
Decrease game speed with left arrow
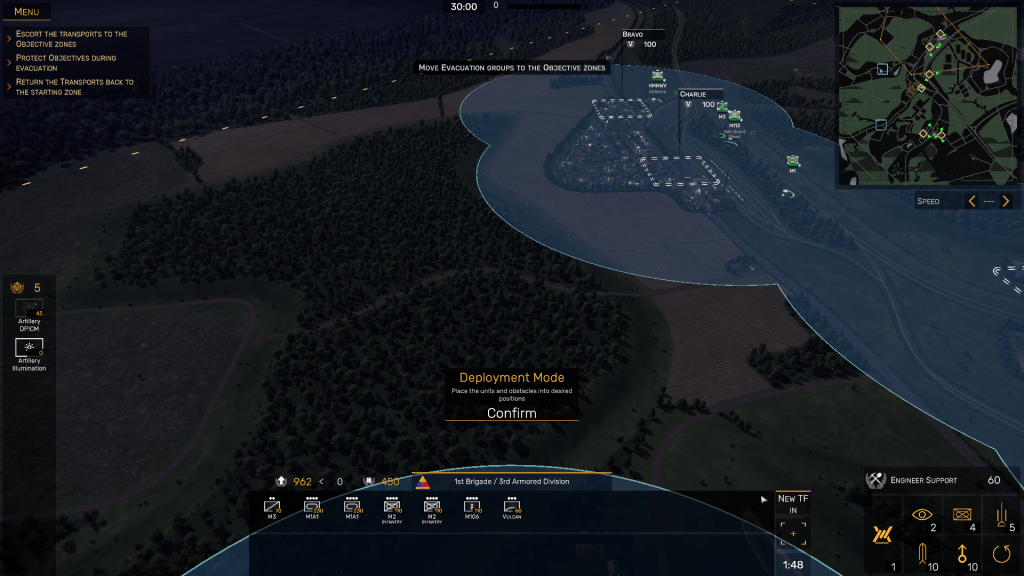(970, 201)
